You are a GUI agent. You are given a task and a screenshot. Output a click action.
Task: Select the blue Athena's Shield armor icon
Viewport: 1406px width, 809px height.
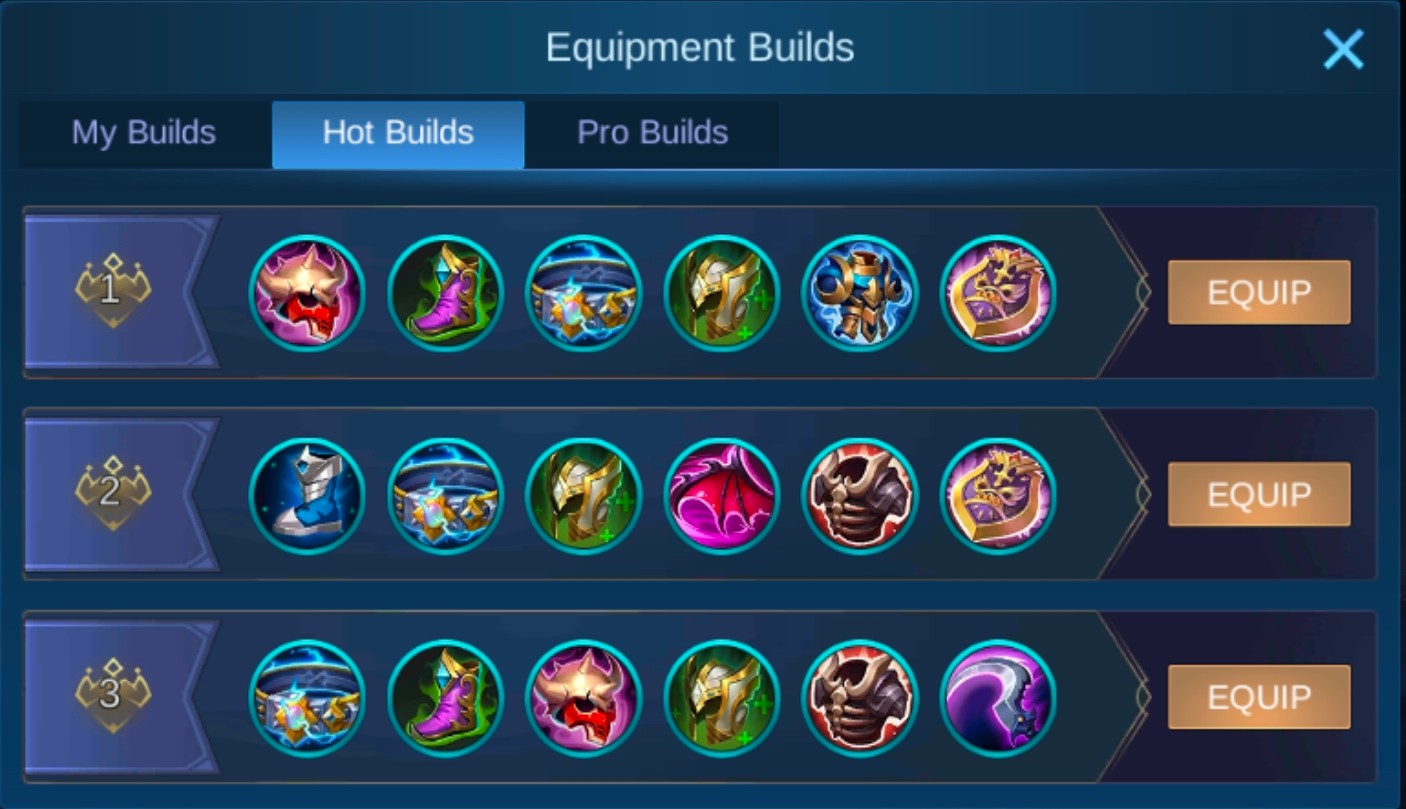[859, 292]
